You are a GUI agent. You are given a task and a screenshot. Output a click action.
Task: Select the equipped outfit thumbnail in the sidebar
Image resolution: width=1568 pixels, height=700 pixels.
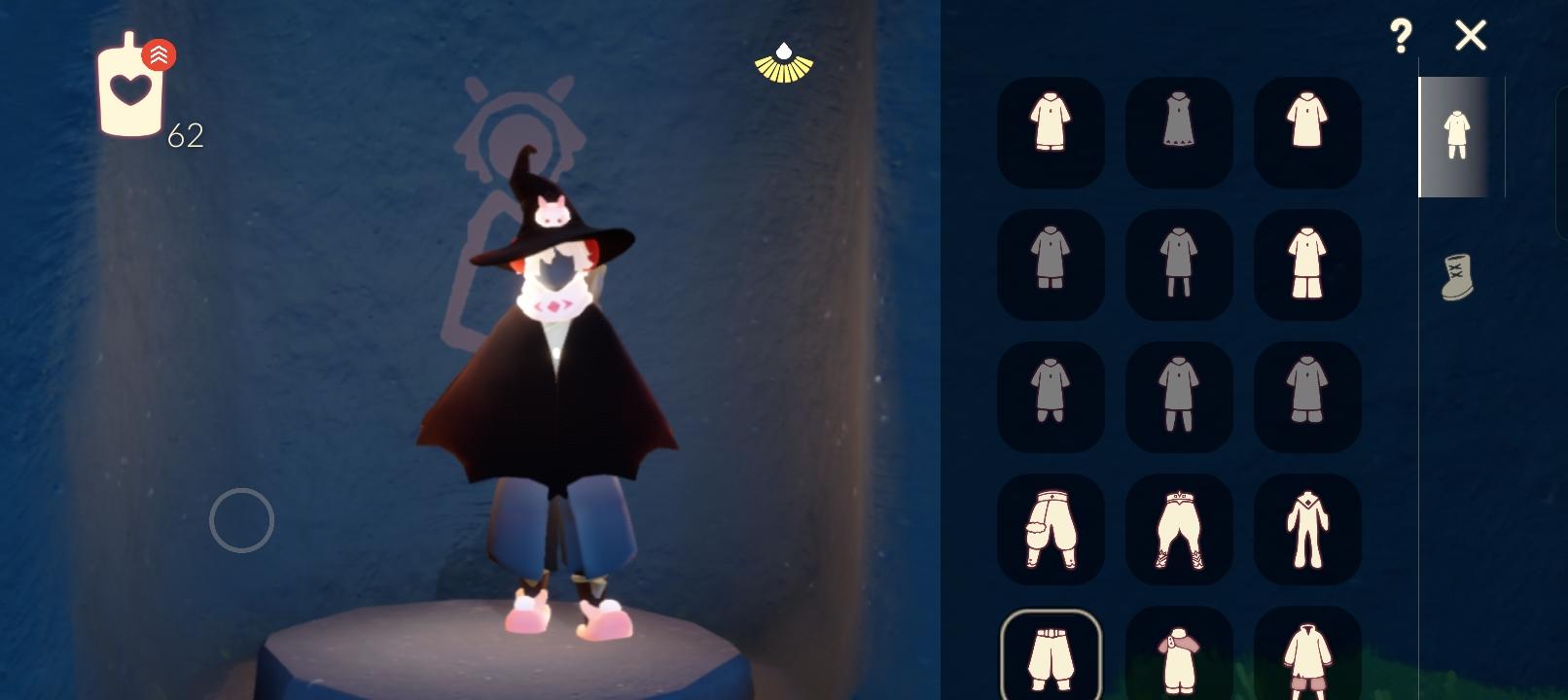(x=1454, y=136)
